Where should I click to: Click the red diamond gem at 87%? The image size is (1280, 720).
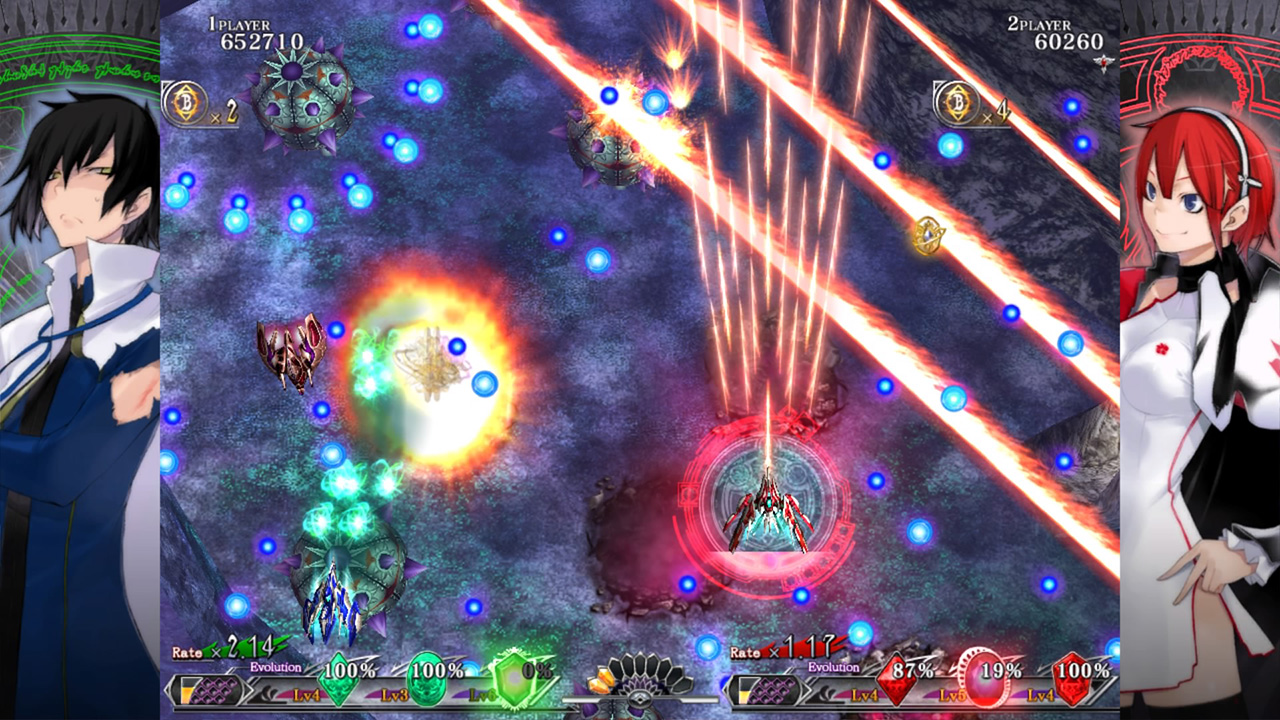pos(896,681)
